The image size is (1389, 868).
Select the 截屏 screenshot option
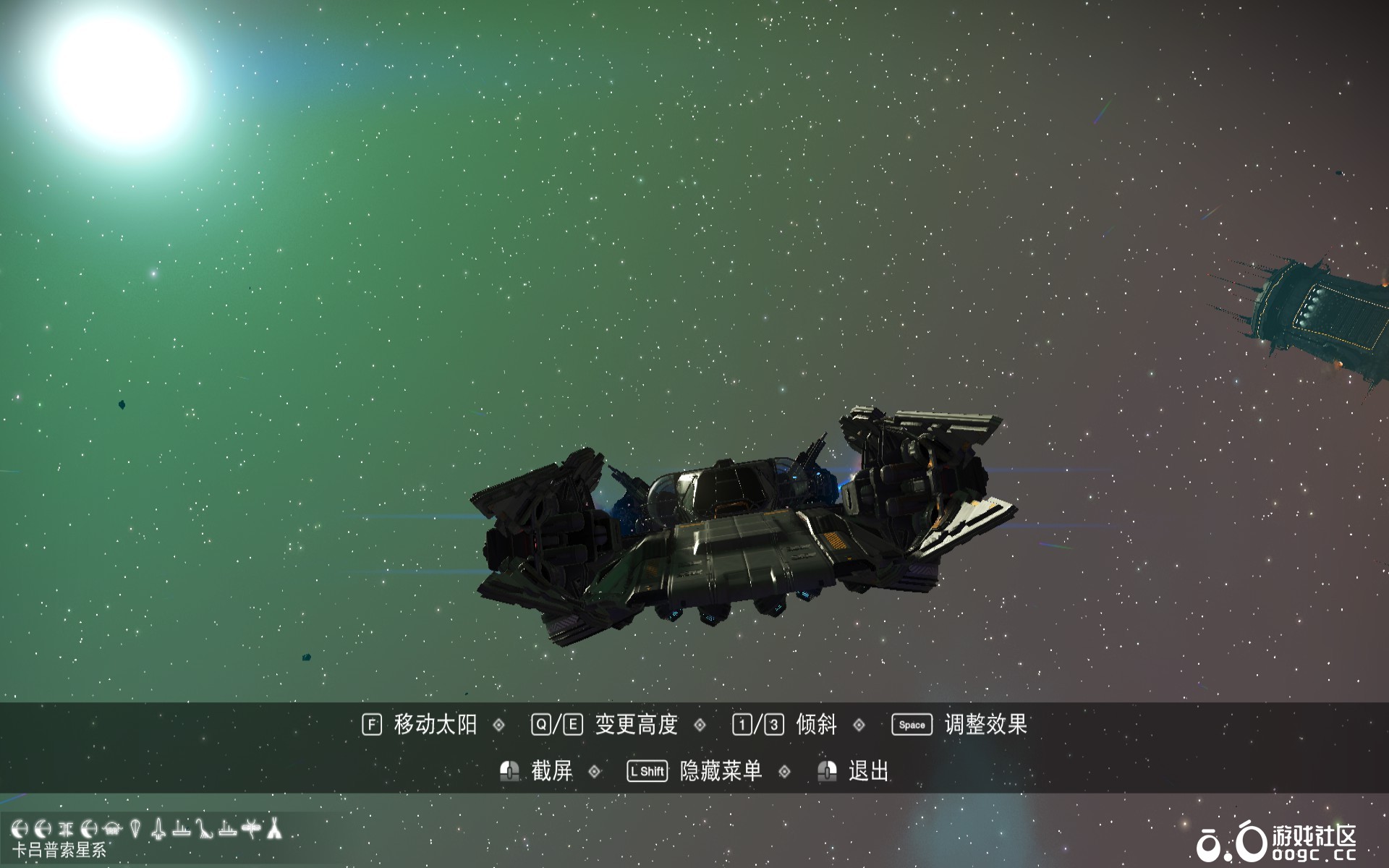pos(550,769)
